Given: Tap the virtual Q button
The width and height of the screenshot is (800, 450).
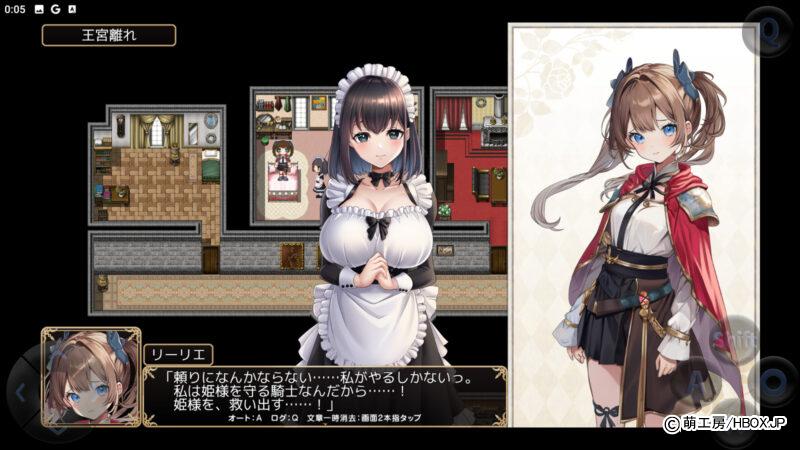Looking at the screenshot, I should (x=770, y=32).
